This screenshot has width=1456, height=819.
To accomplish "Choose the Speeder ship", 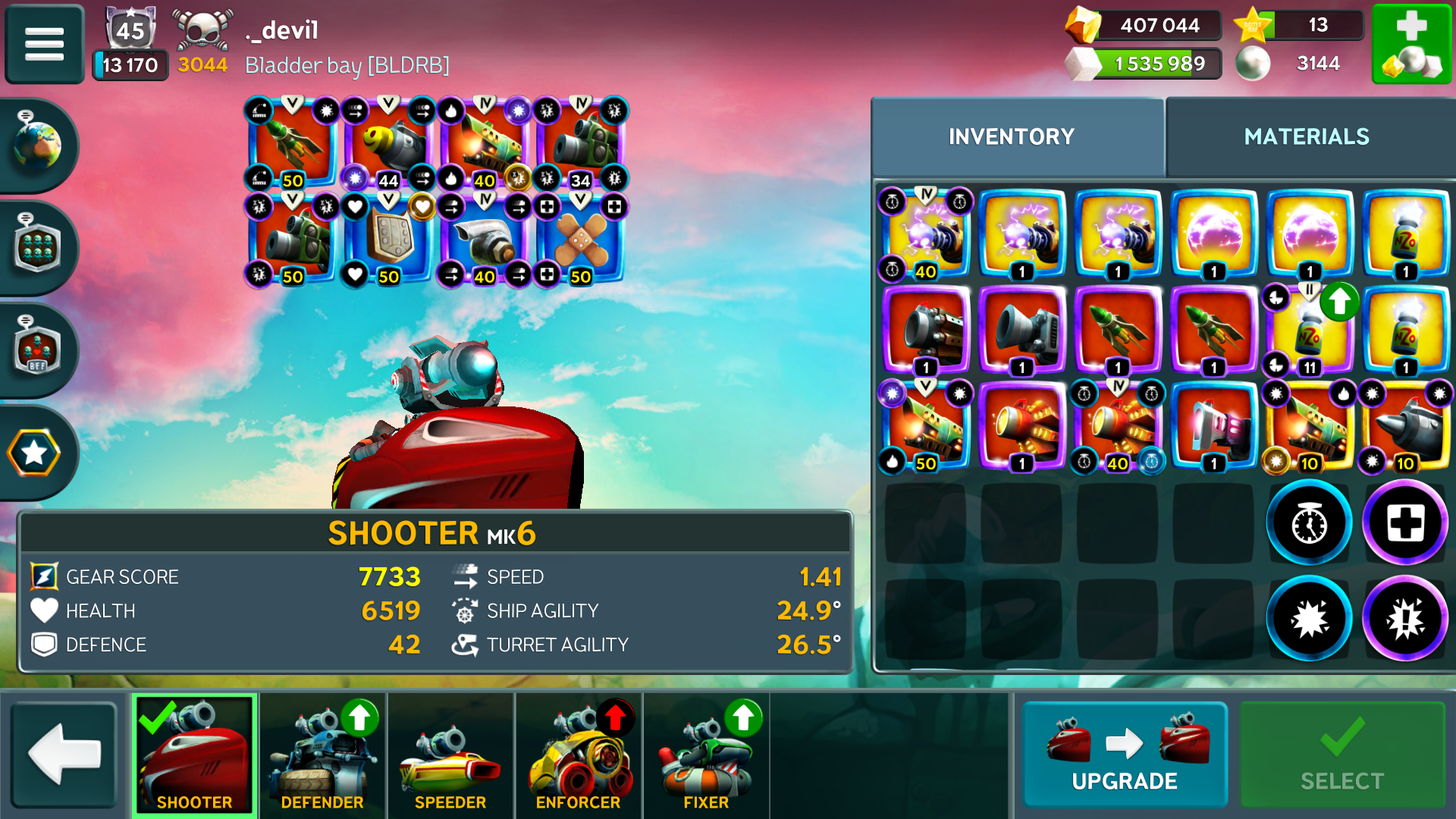I will point(450,754).
